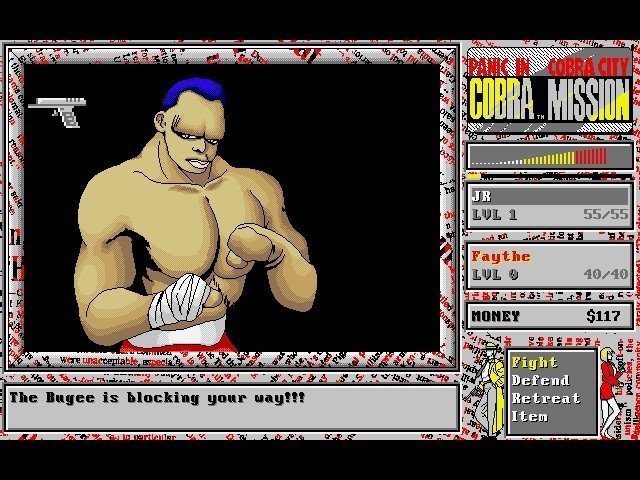Select Fight in the battle menu

(x=534, y=363)
